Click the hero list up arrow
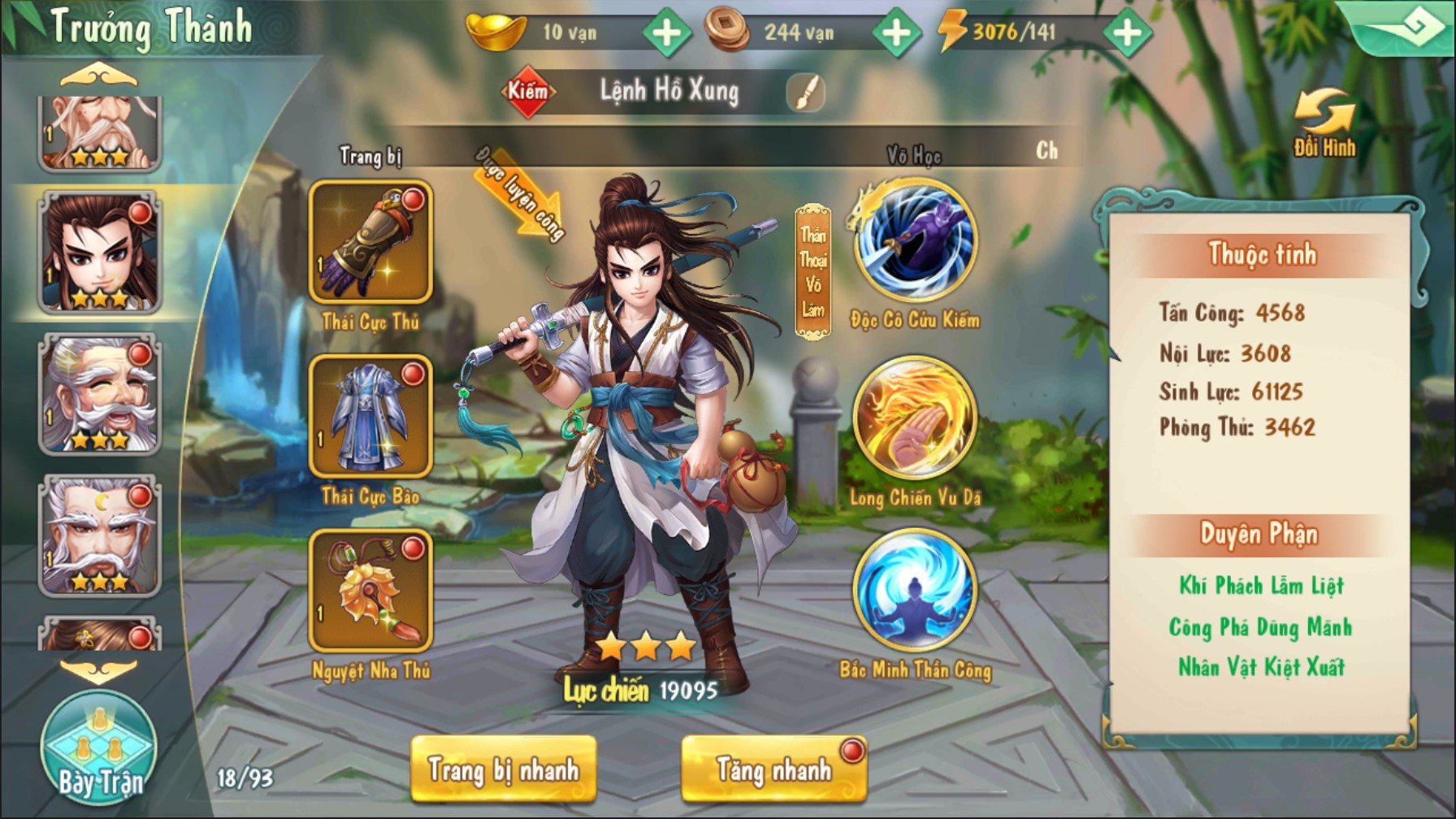 [99, 77]
